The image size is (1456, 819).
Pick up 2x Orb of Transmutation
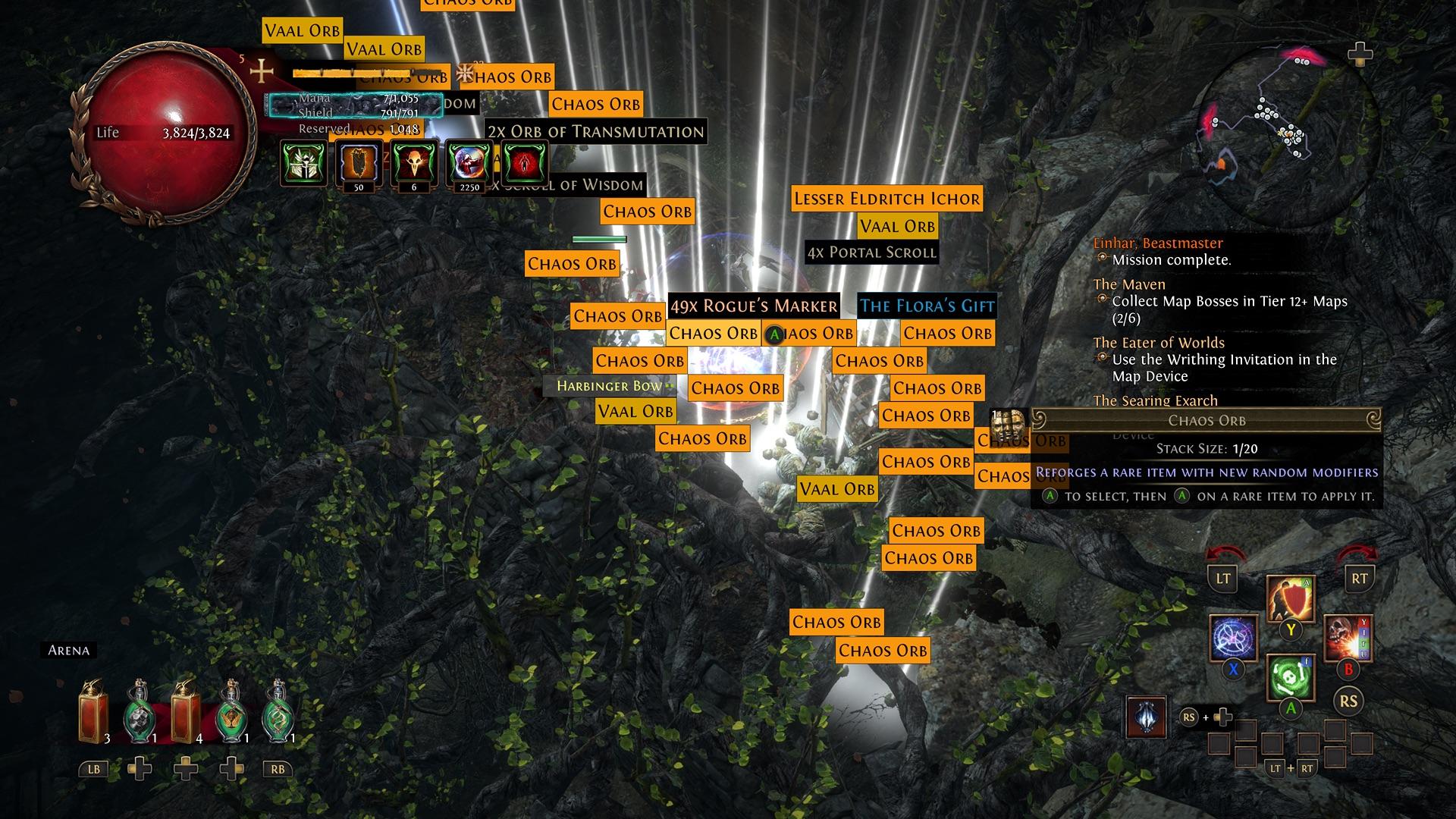point(595,131)
